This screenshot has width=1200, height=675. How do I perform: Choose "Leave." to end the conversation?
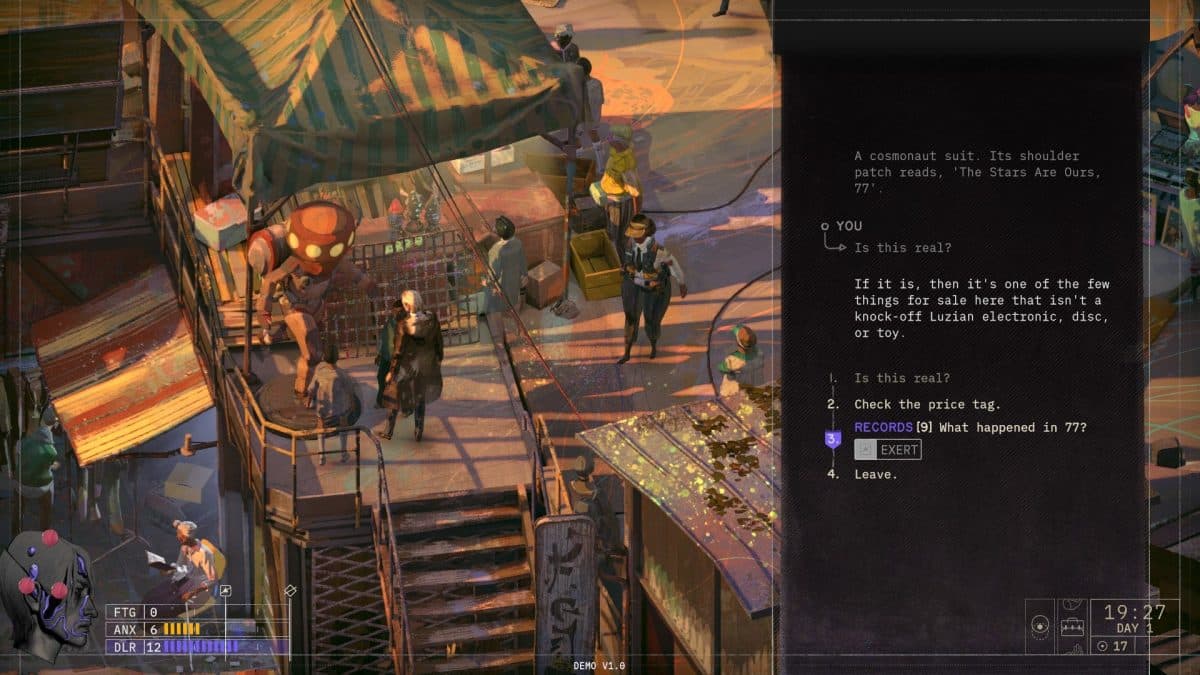875,474
